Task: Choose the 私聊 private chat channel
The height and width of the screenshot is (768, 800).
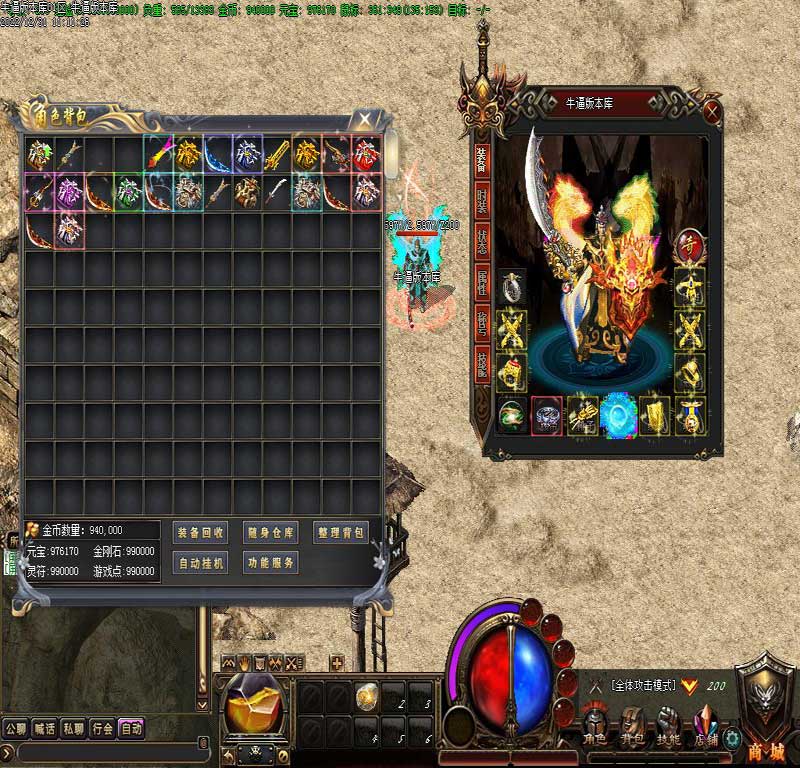Action: (73, 729)
